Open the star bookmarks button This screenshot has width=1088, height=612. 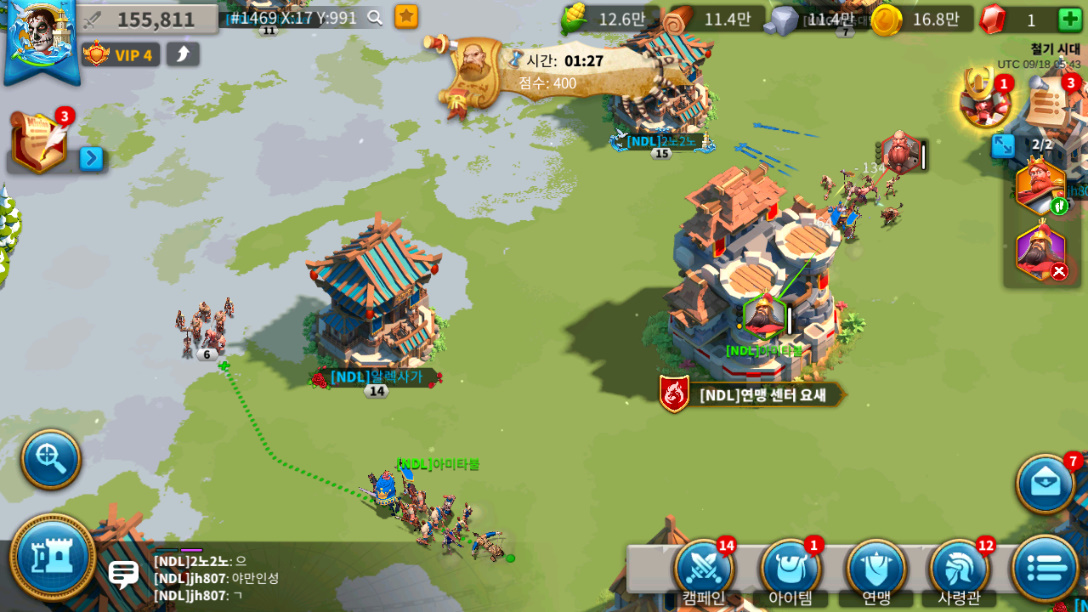pos(406,16)
